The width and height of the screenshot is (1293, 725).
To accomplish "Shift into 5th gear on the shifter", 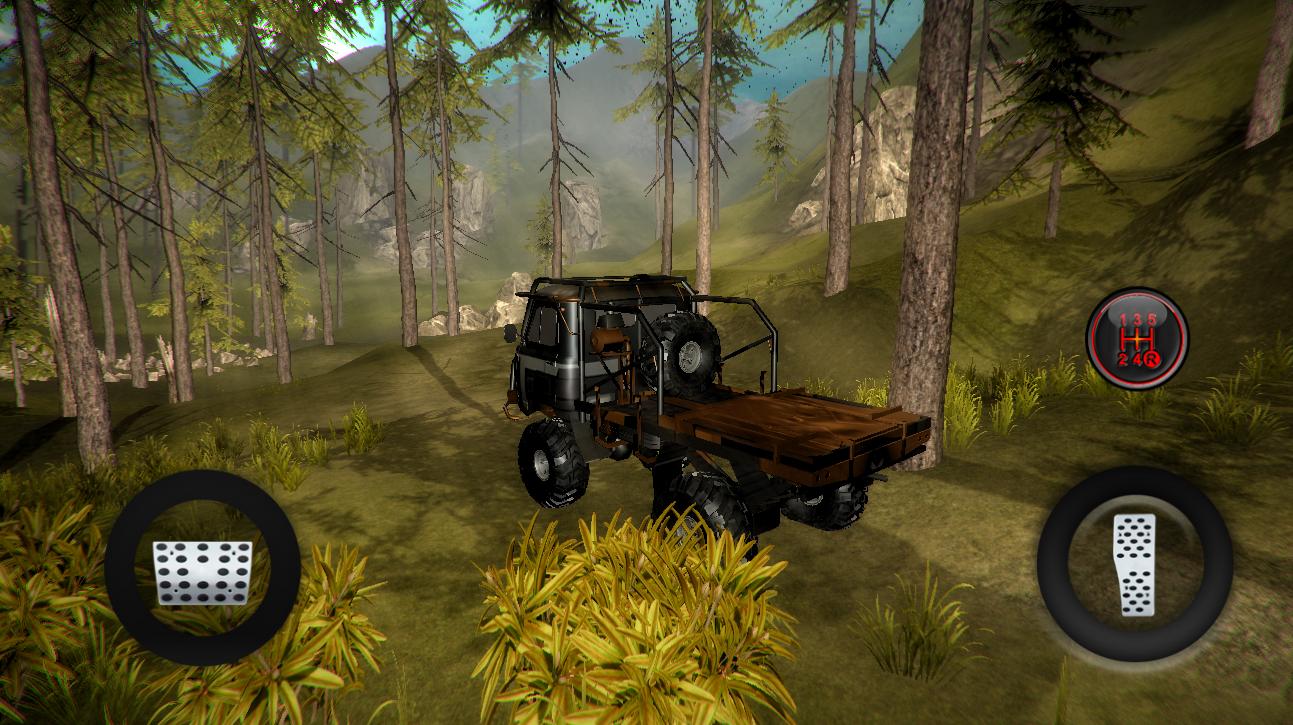I will (x=1153, y=318).
